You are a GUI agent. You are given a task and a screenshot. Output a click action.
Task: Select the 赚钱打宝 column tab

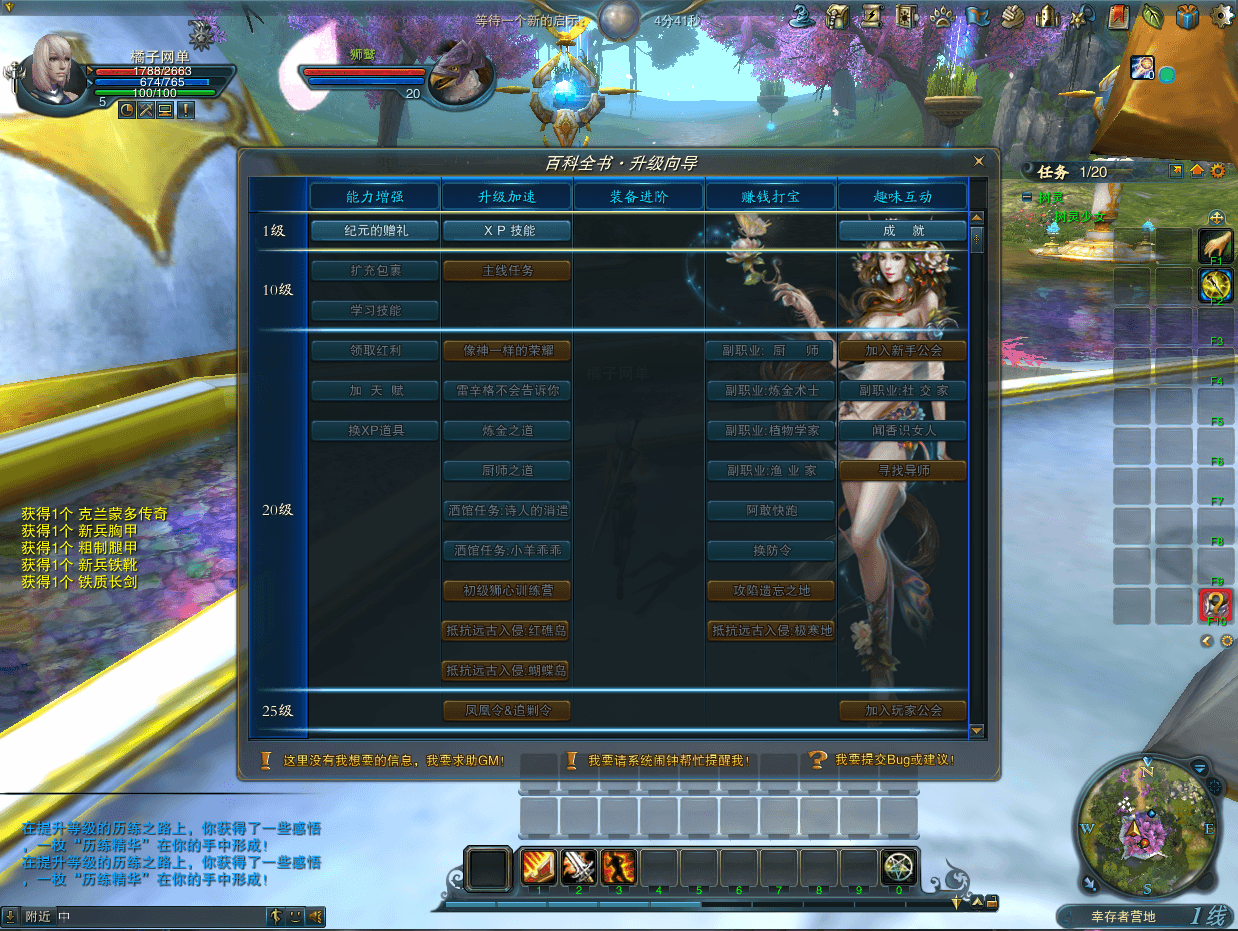pyautogui.click(x=771, y=197)
